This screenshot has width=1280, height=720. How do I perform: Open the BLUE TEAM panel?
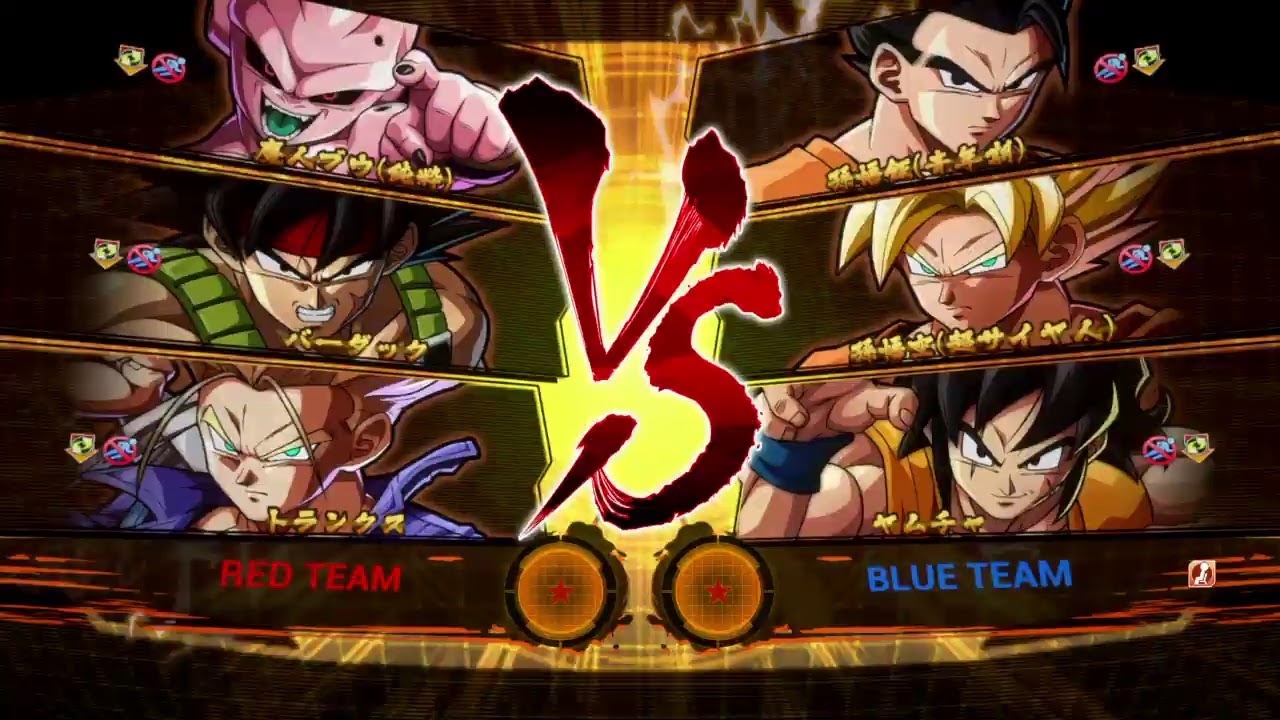point(968,577)
